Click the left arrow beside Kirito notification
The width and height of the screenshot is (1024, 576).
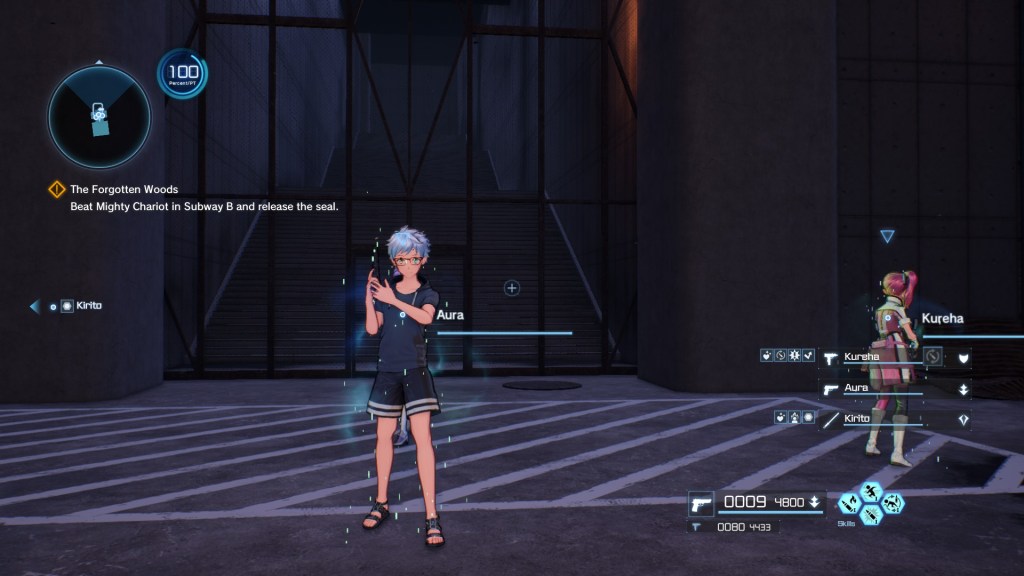pos(35,306)
